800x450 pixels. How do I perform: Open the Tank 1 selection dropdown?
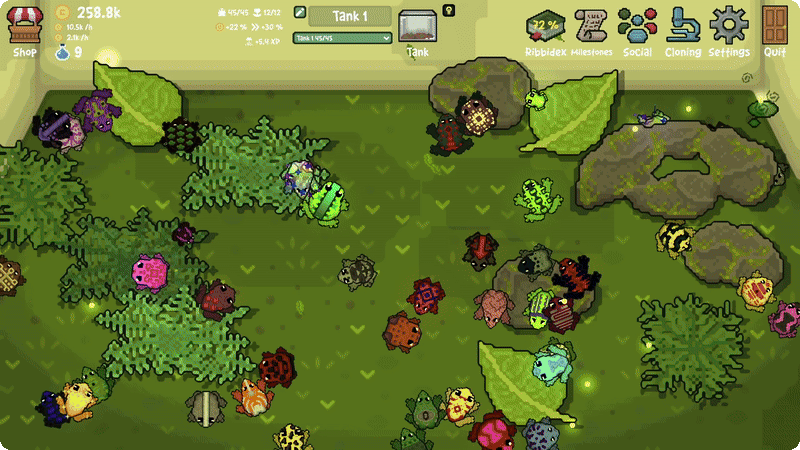coord(341,38)
